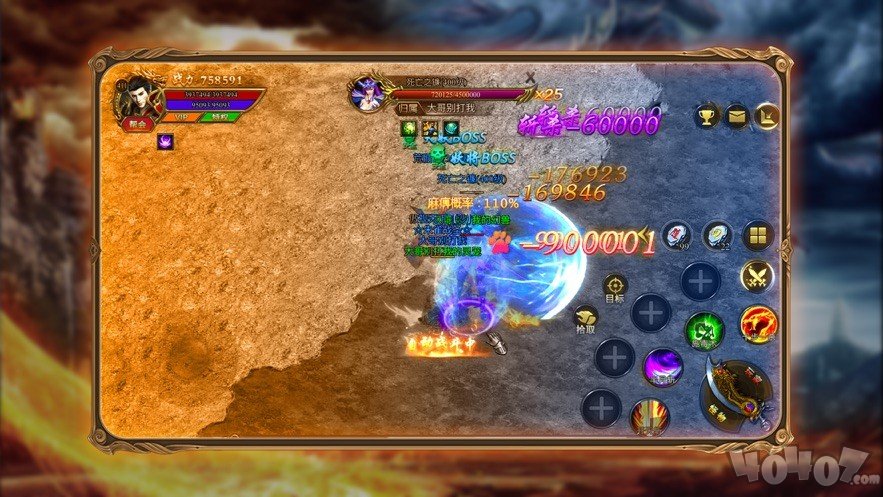Open the mail envelope icon
Image resolution: width=883 pixels, height=497 pixels.
pyautogui.click(x=737, y=115)
